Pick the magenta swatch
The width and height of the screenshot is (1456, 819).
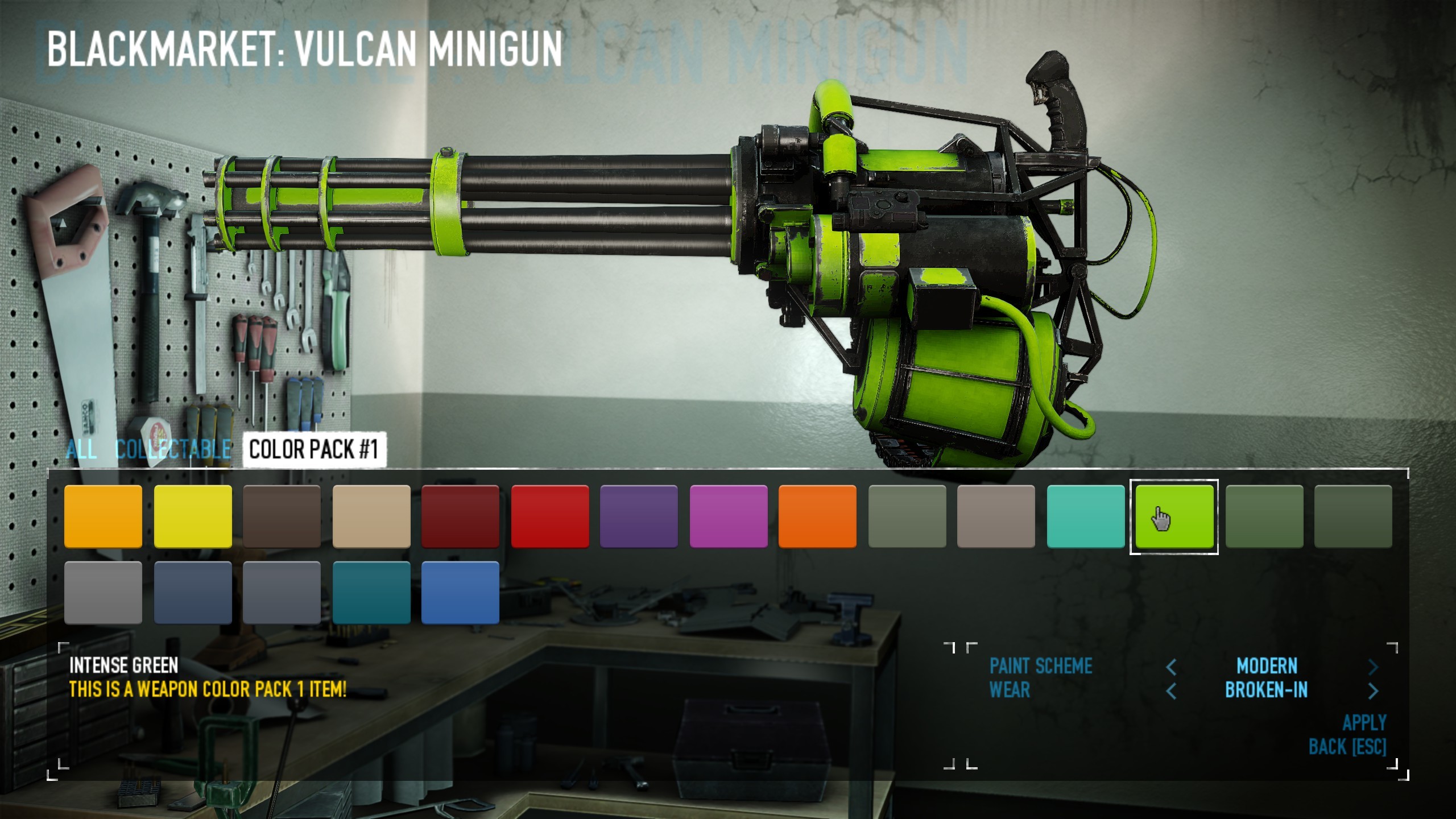tap(729, 516)
